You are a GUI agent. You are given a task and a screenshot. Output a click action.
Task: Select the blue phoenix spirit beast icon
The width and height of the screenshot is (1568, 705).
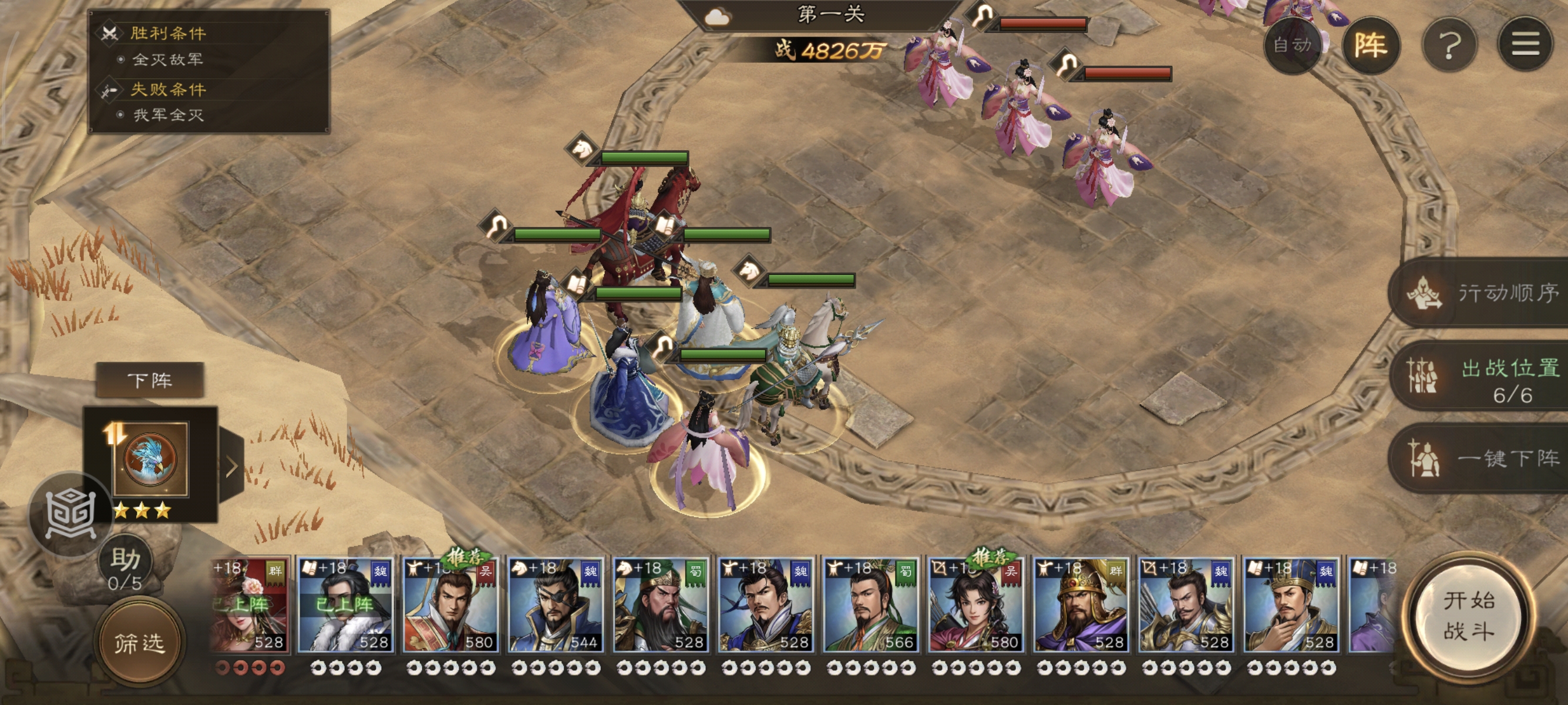click(x=150, y=458)
